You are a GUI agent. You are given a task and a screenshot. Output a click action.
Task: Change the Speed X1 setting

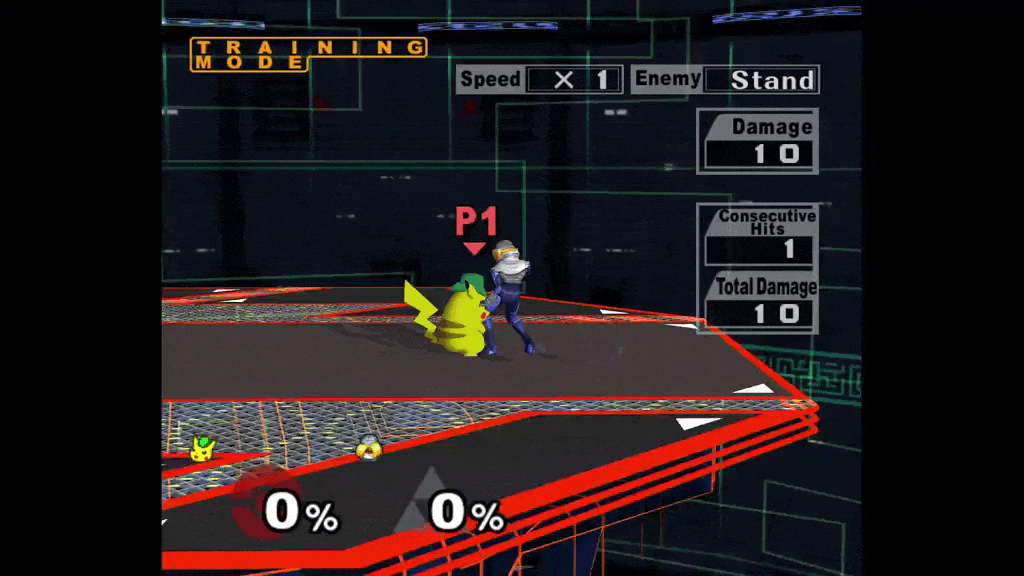tap(573, 80)
